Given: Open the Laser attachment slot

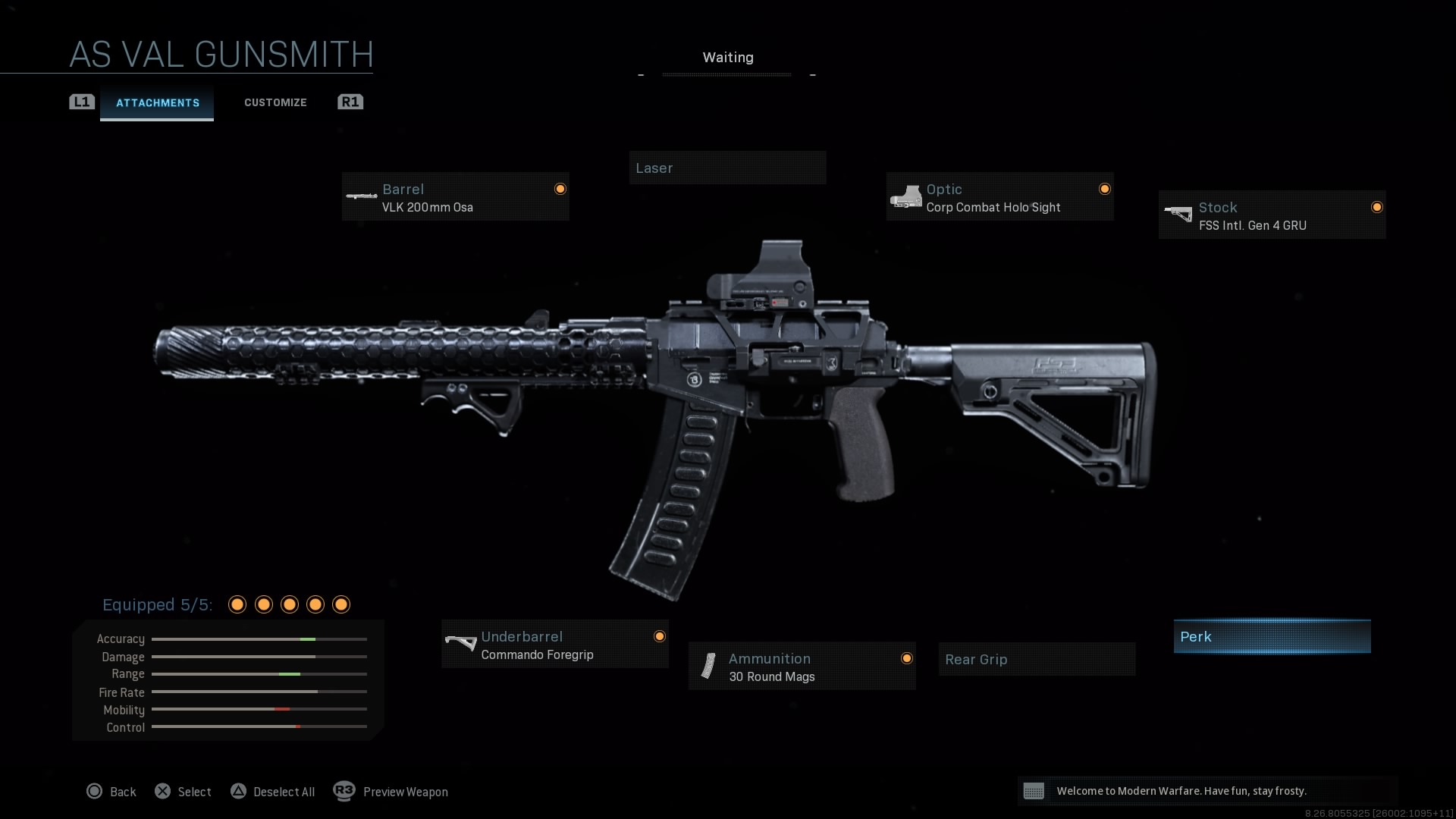Looking at the screenshot, I should pos(727,168).
